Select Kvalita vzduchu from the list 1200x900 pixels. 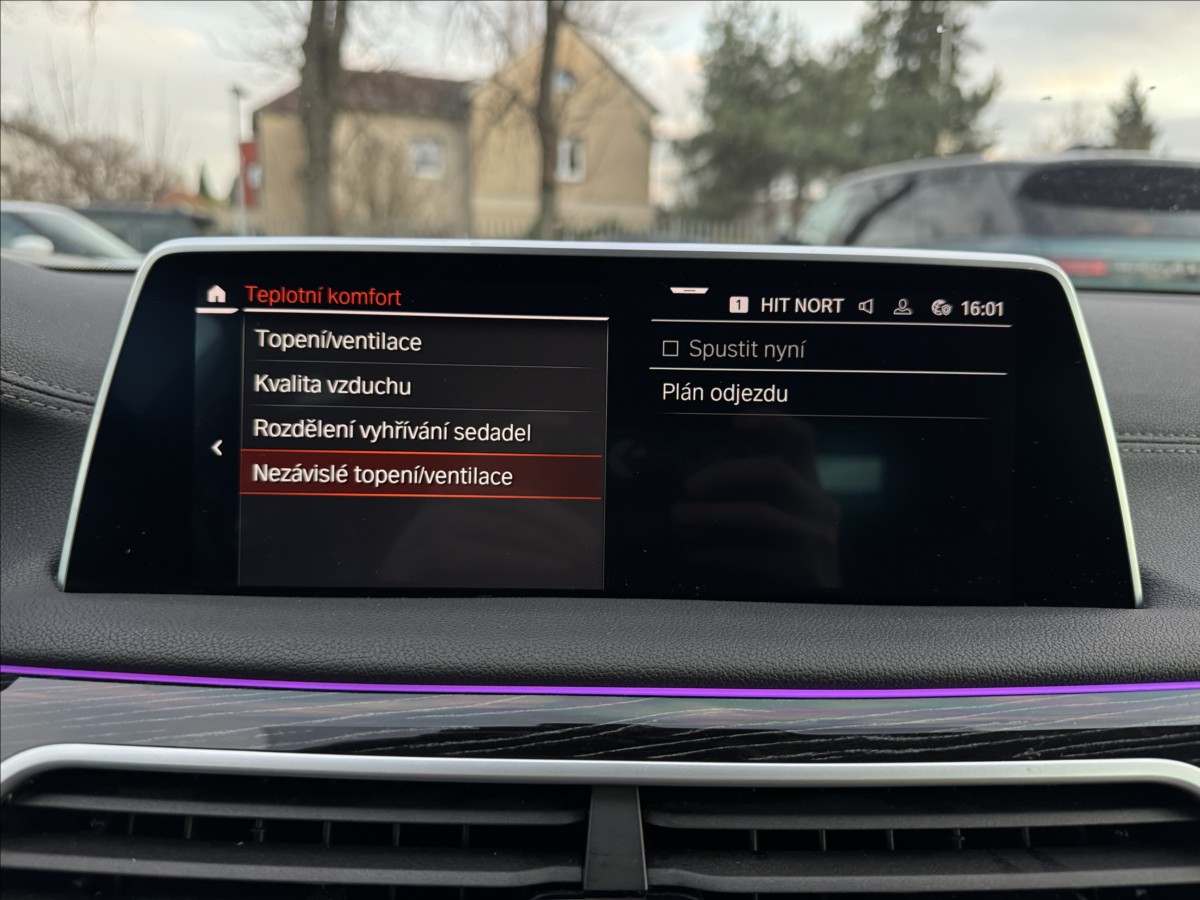(332, 386)
